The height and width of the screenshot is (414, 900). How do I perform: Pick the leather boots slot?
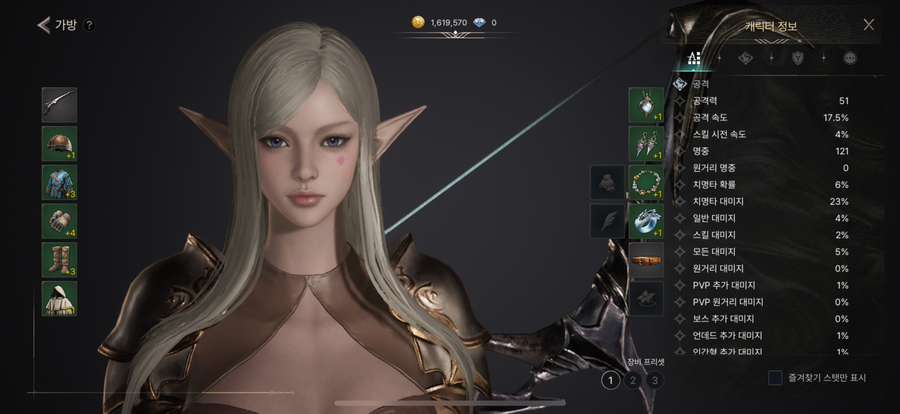point(59,259)
